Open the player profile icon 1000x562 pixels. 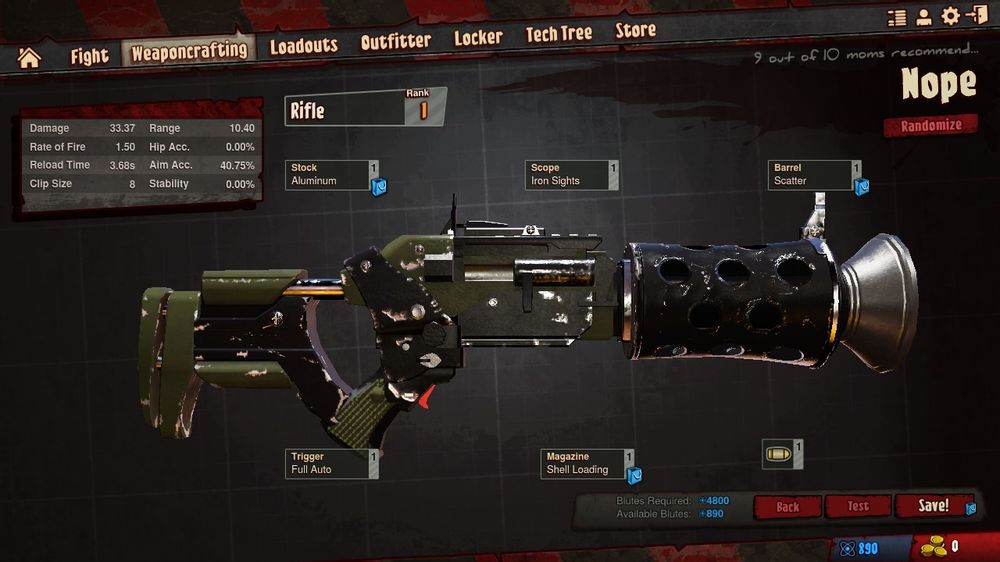click(x=923, y=17)
